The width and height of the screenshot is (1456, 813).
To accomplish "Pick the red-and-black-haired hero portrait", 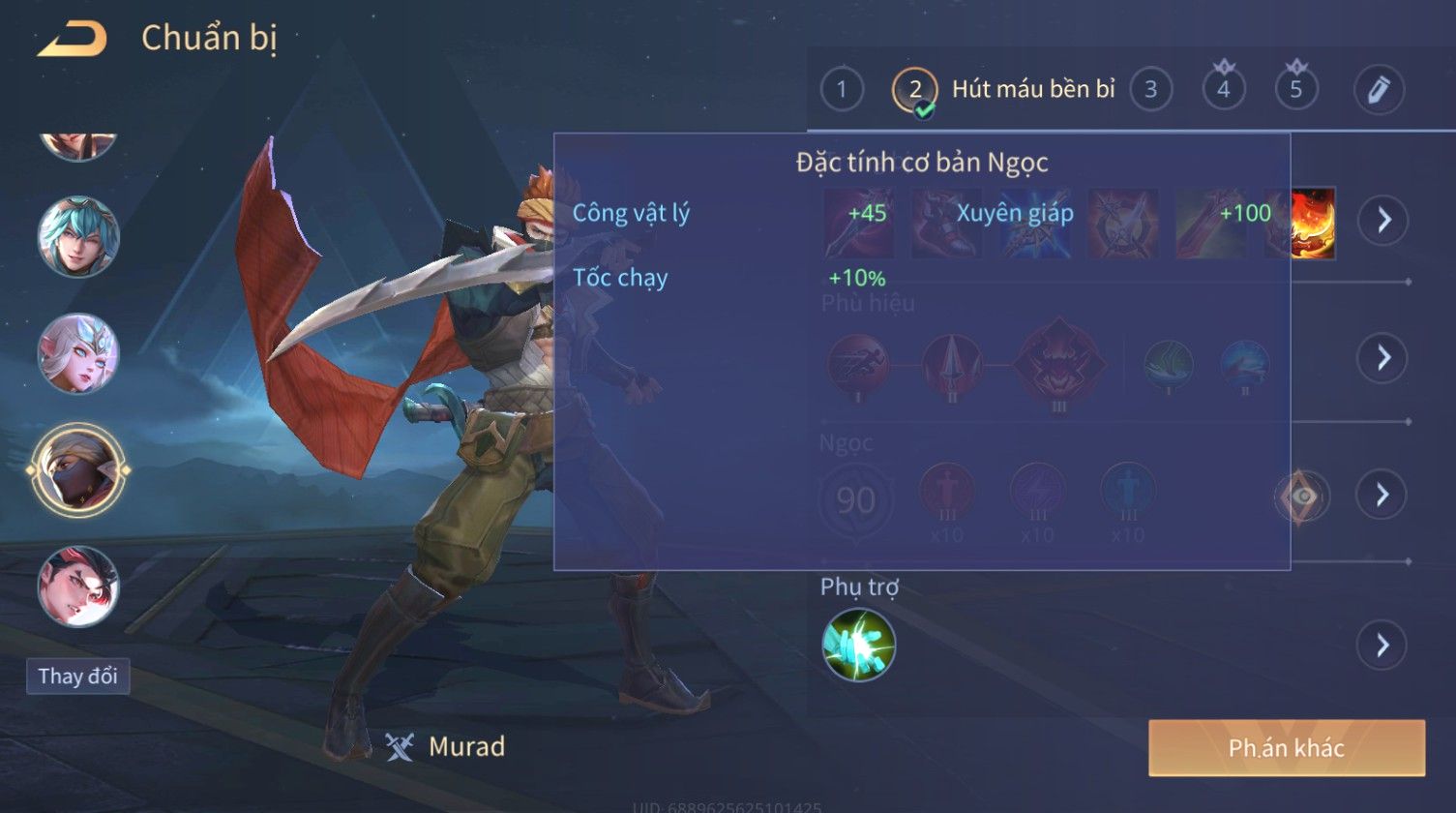I will click(x=78, y=587).
